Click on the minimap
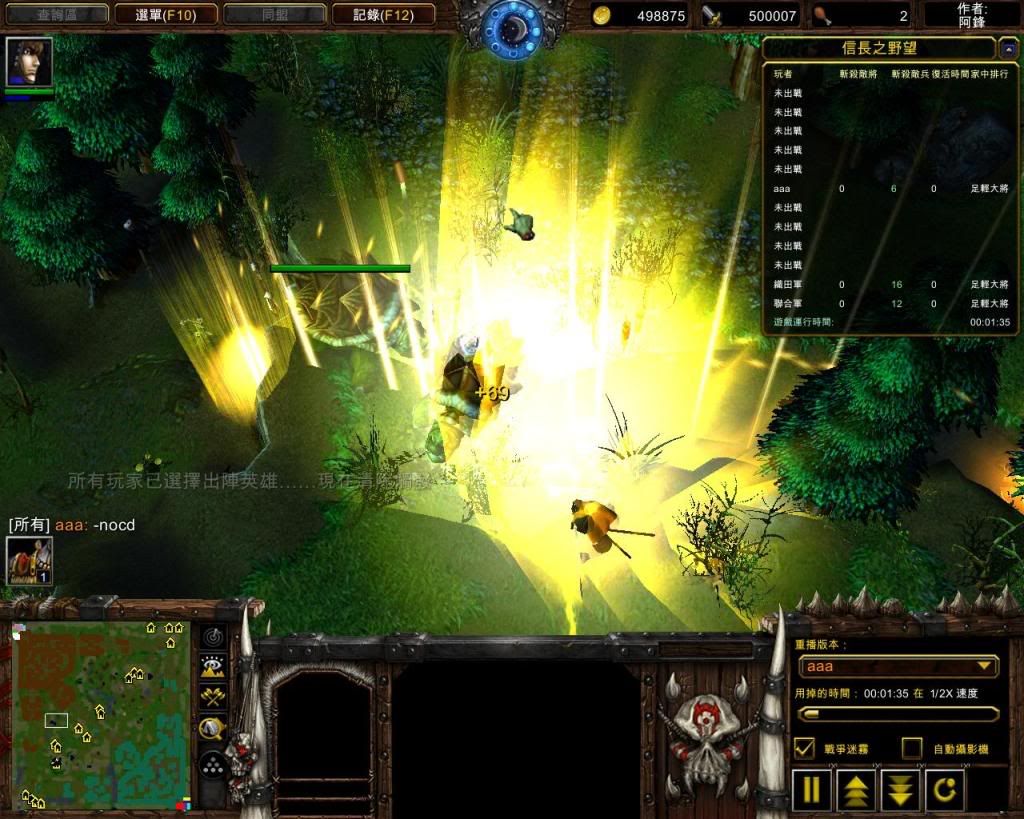The width and height of the screenshot is (1024, 819). pyautogui.click(x=100, y=715)
